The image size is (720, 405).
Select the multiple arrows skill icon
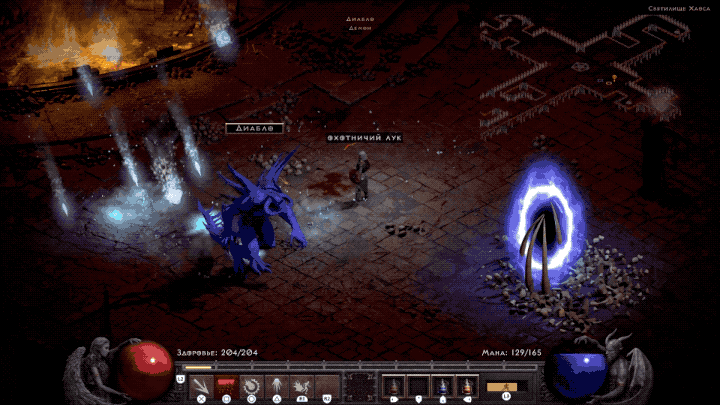tap(201, 386)
